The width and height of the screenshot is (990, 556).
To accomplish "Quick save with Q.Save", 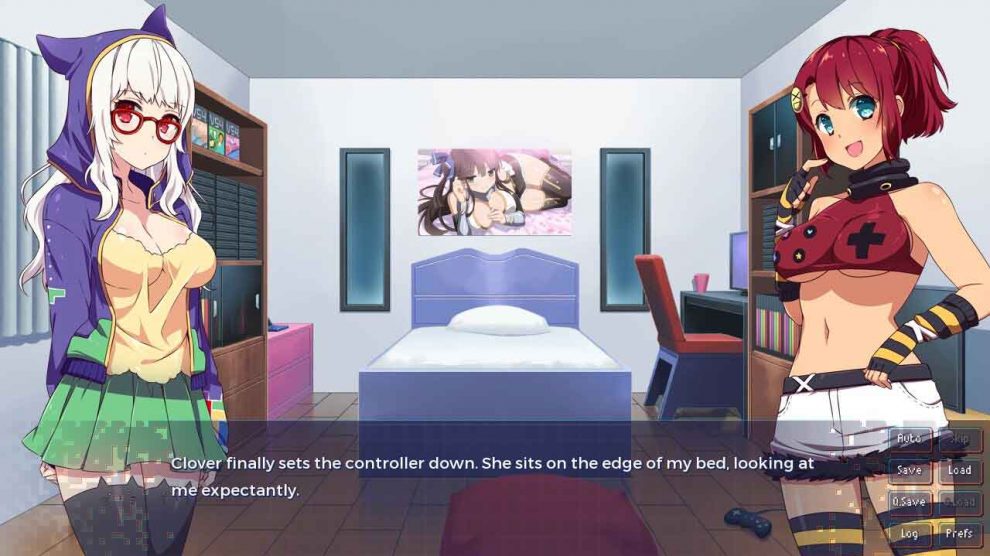I will (909, 502).
